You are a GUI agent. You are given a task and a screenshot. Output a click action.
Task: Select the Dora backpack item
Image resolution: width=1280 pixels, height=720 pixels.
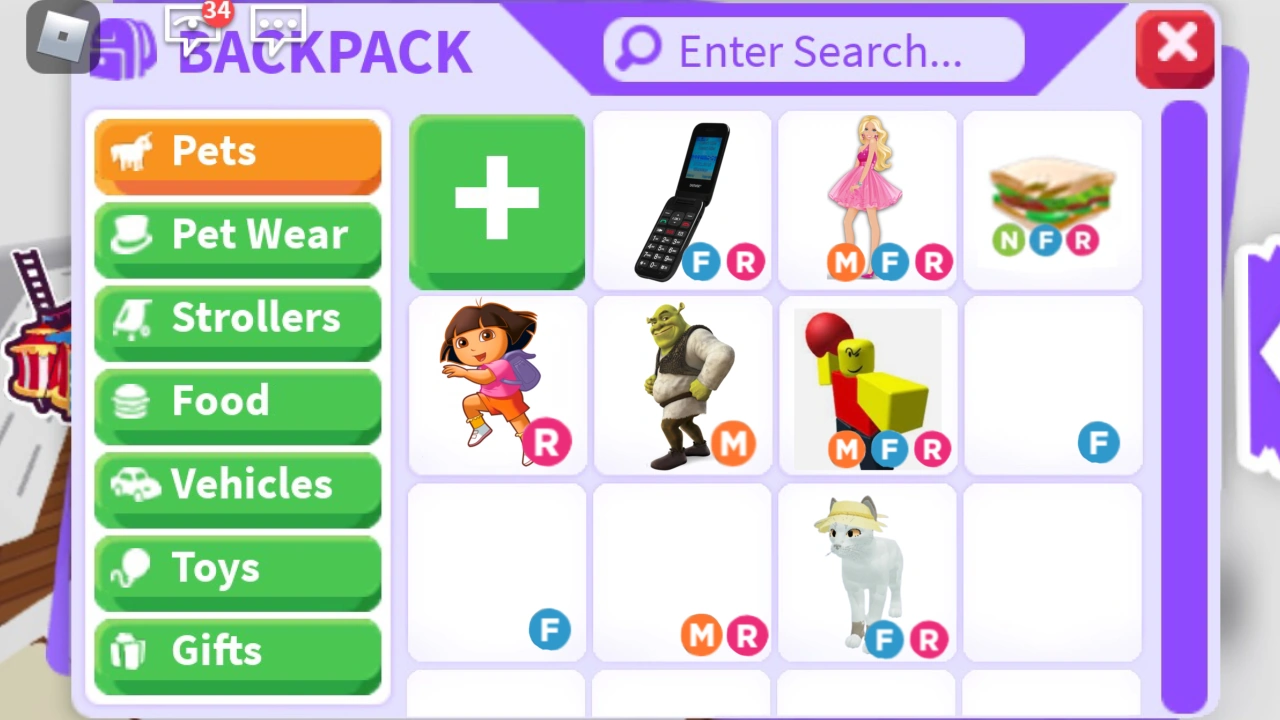click(x=497, y=385)
